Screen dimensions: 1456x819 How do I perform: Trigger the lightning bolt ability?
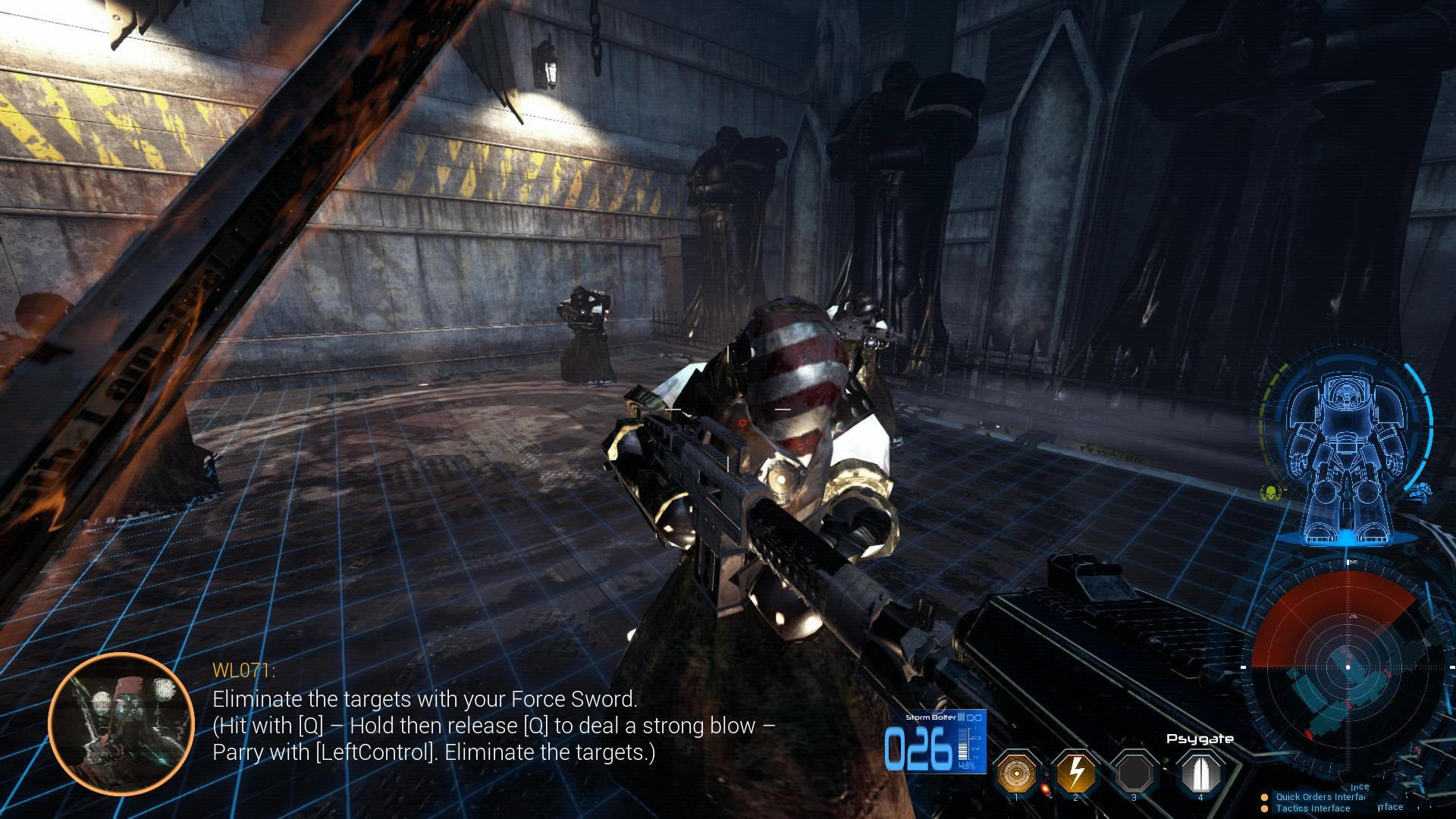point(1075,773)
